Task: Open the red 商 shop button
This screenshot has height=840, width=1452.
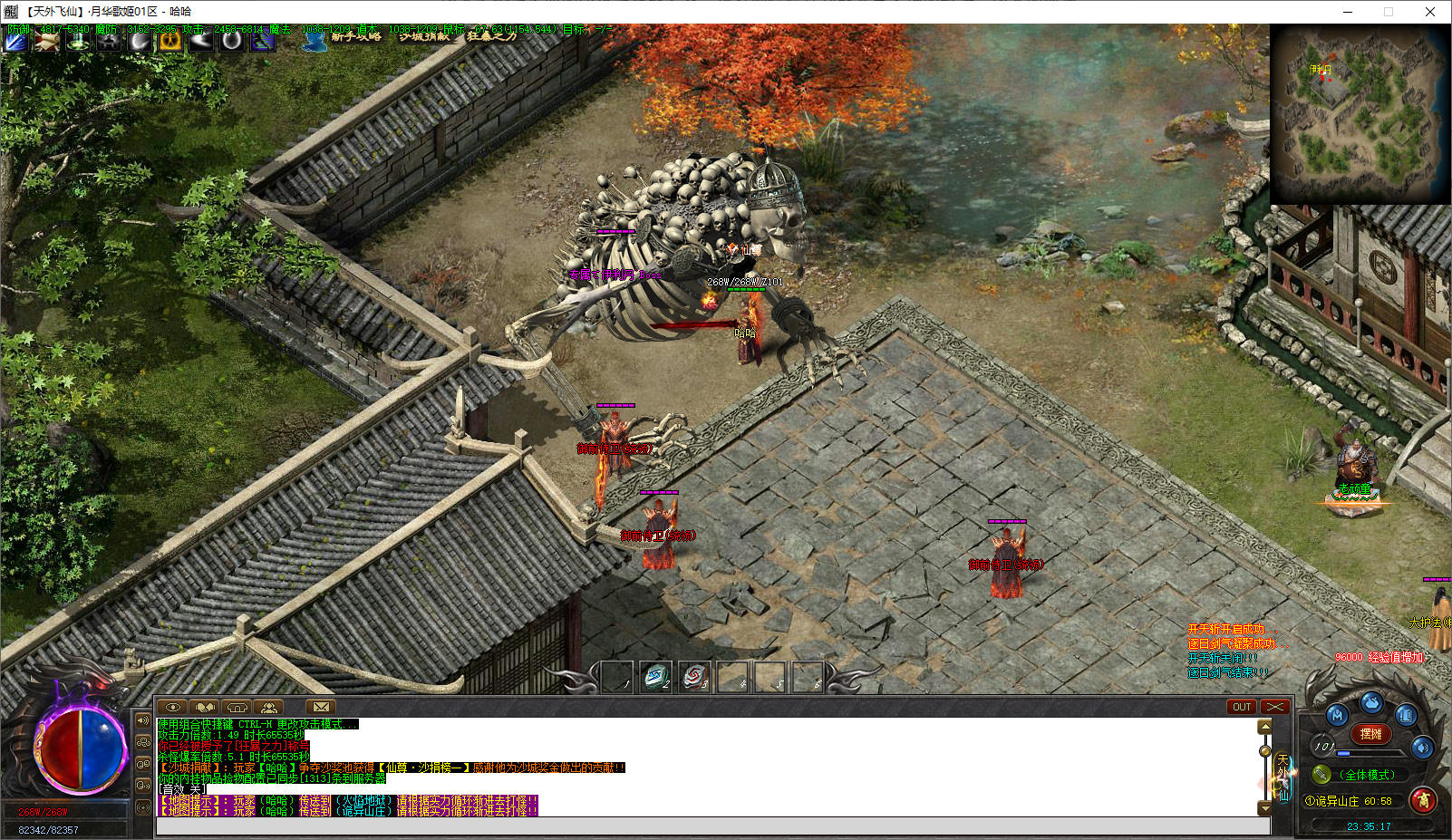Action: 1424,800
